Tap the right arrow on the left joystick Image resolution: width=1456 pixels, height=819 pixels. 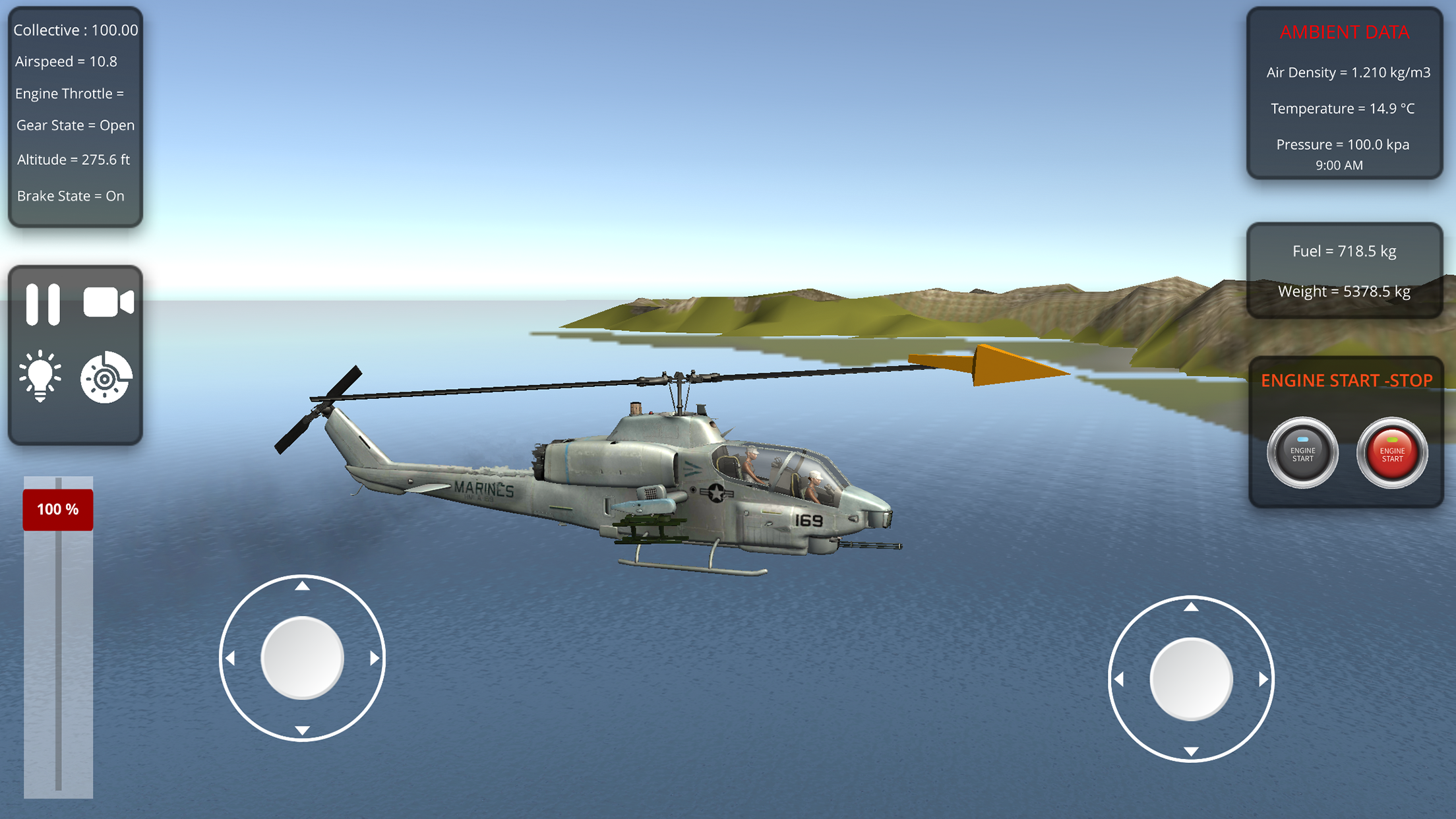(373, 657)
